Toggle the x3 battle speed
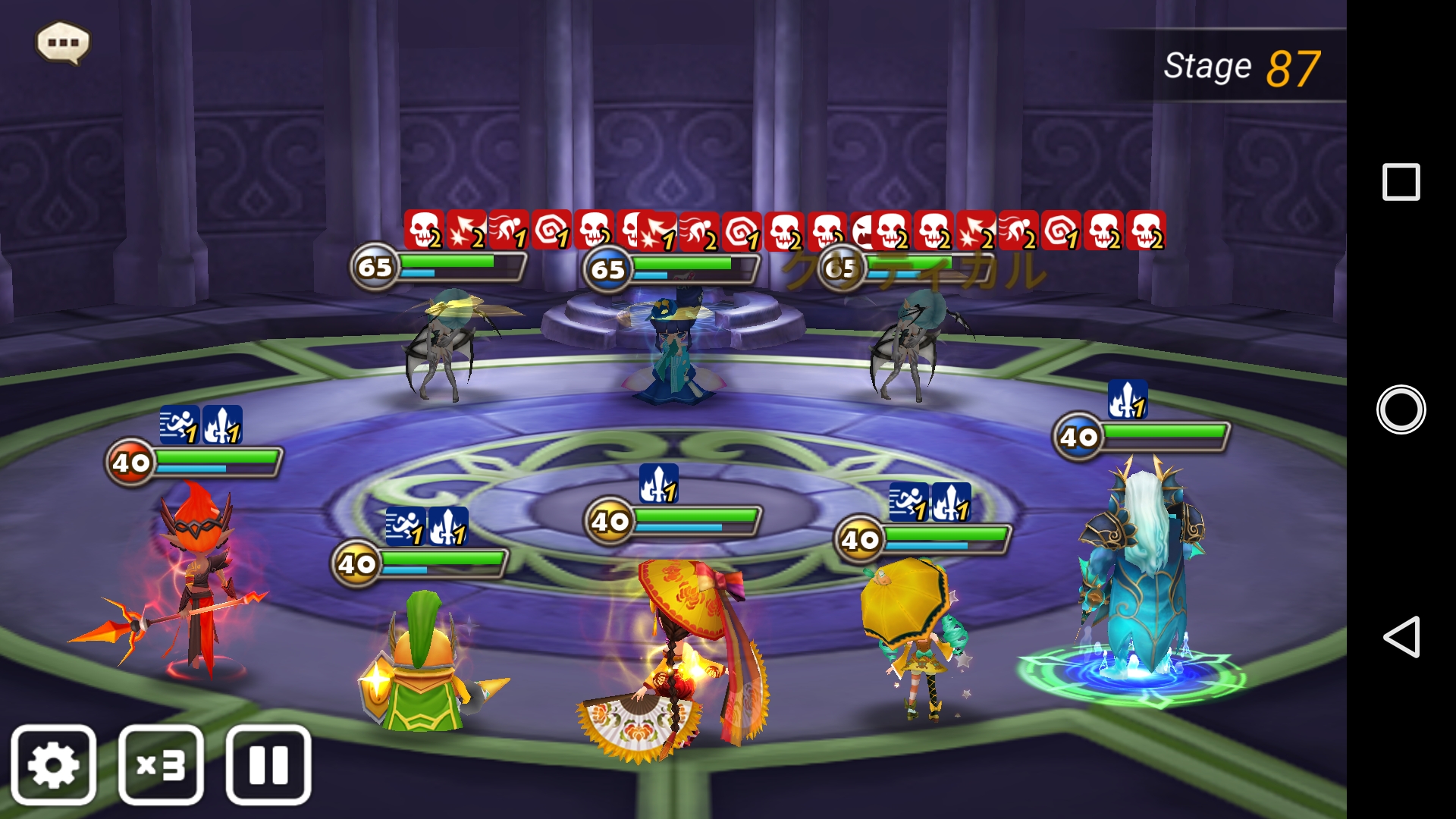The height and width of the screenshot is (819, 1456). point(161,764)
